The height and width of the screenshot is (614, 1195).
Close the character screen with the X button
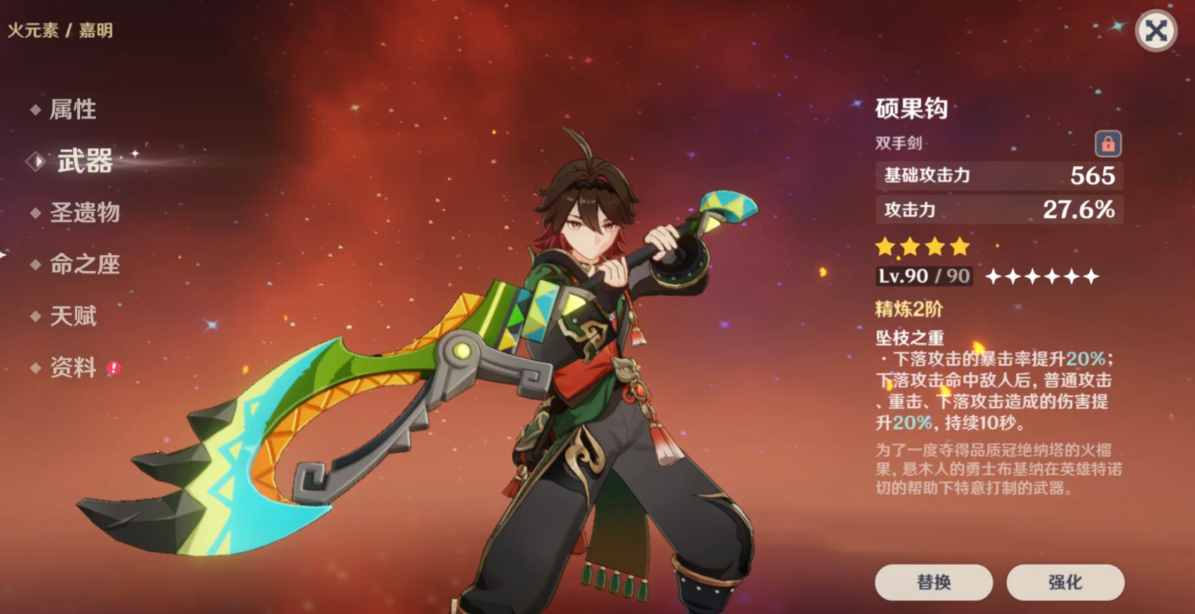coord(1155,31)
